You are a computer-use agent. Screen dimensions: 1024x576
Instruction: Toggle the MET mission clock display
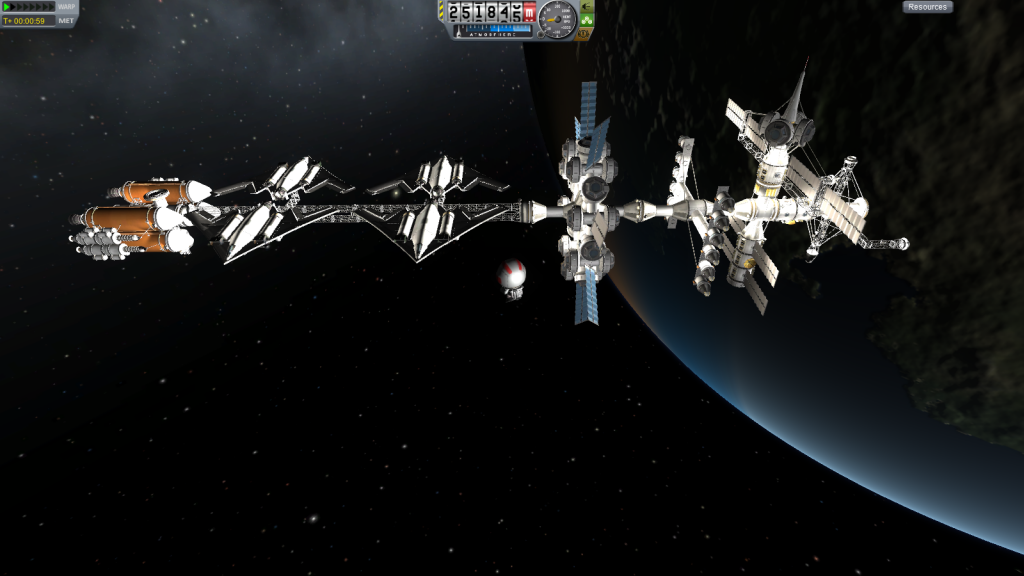tap(66, 20)
